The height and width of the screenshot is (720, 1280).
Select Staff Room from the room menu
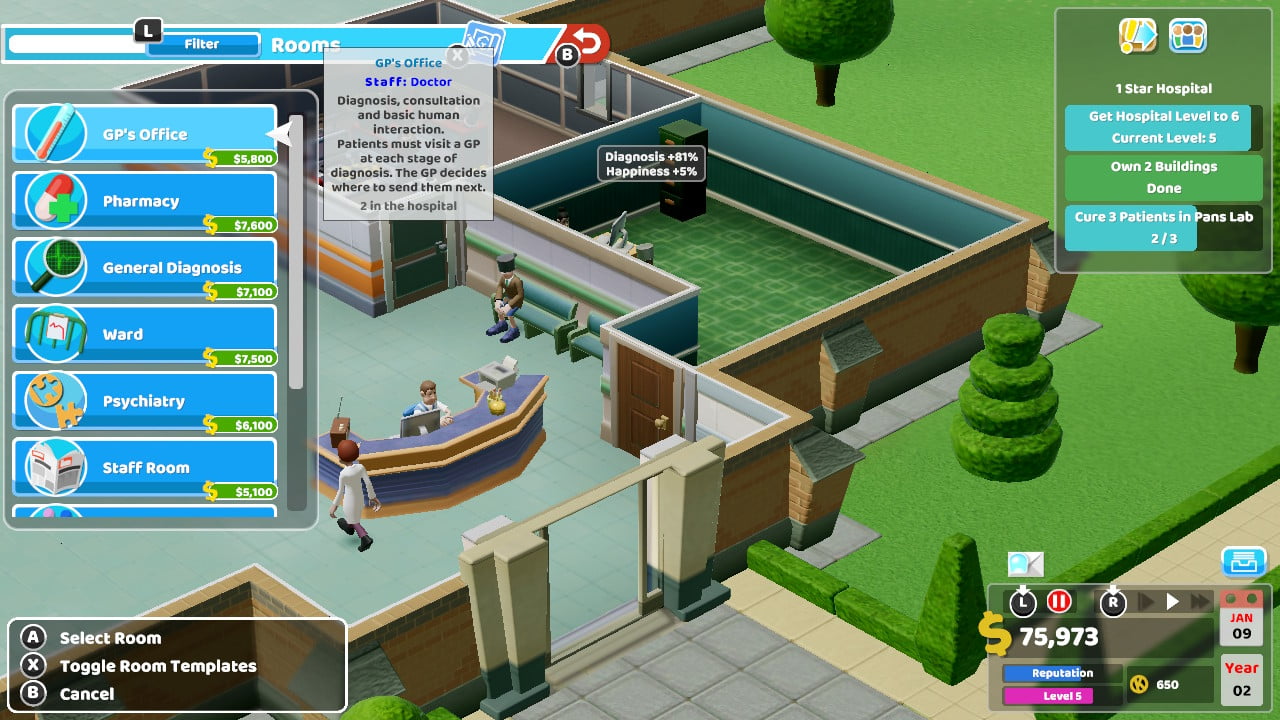145,467
